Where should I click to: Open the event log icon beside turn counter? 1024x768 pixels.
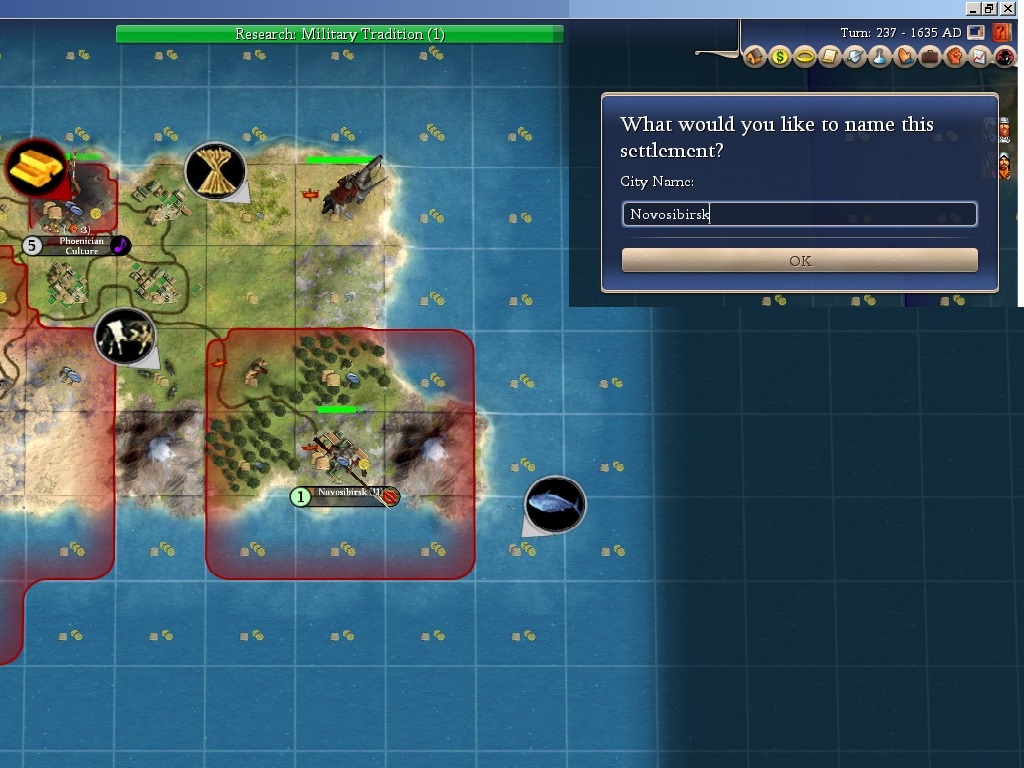pos(976,33)
